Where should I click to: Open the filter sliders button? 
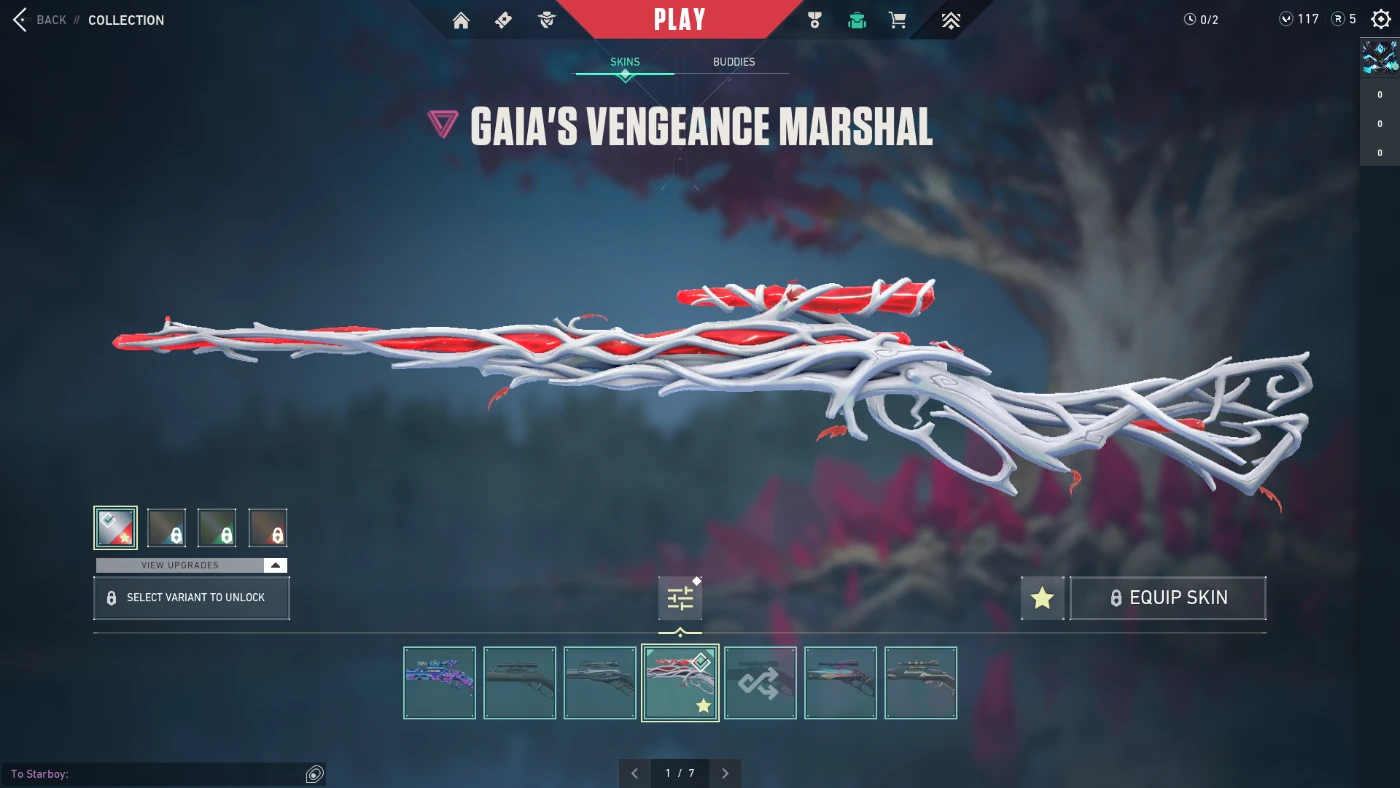pyautogui.click(x=680, y=599)
